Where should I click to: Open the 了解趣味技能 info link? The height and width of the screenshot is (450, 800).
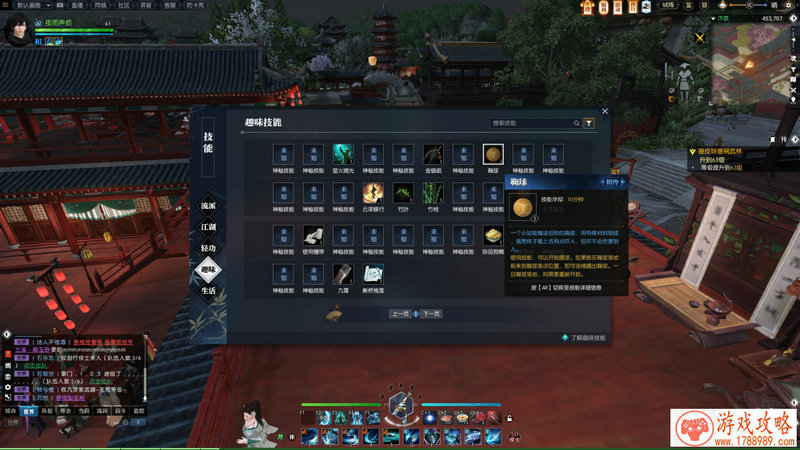[583, 338]
